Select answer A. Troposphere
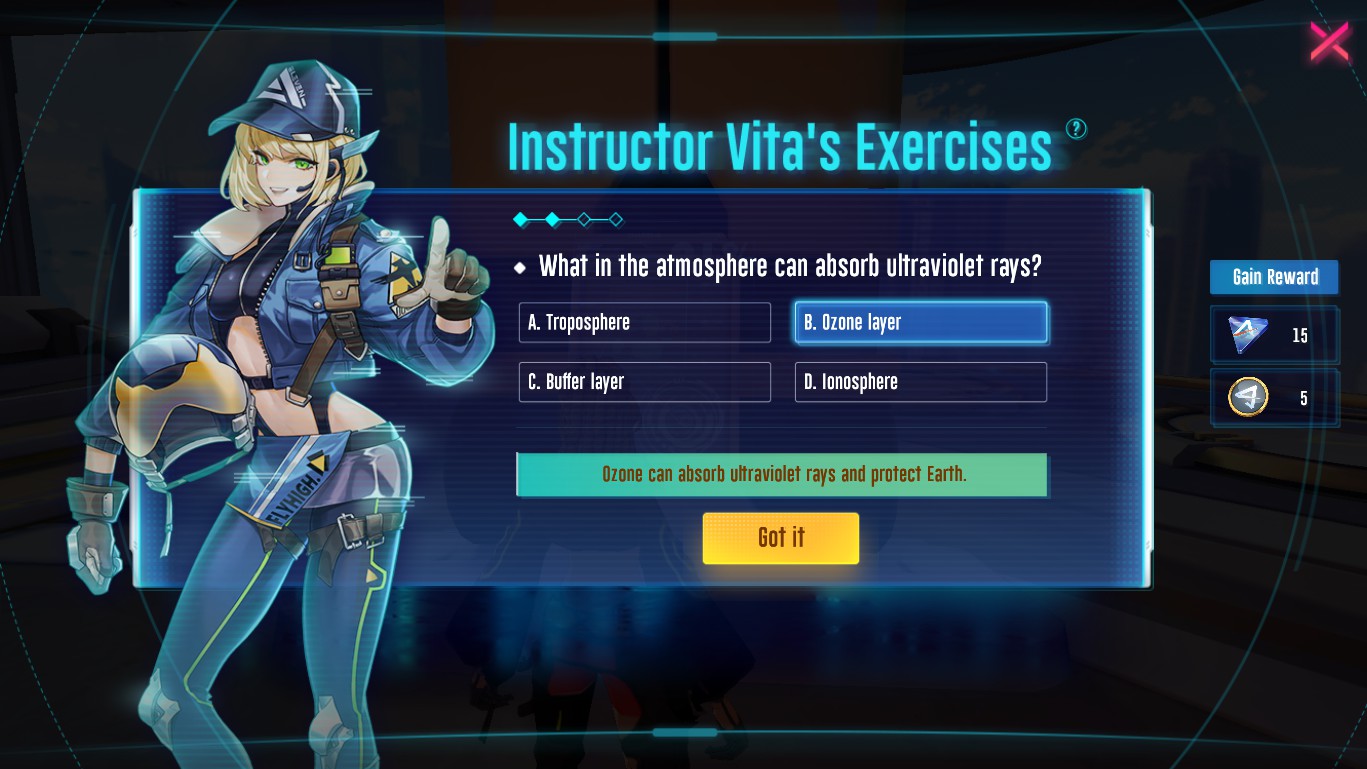1367x769 pixels. (x=645, y=323)
